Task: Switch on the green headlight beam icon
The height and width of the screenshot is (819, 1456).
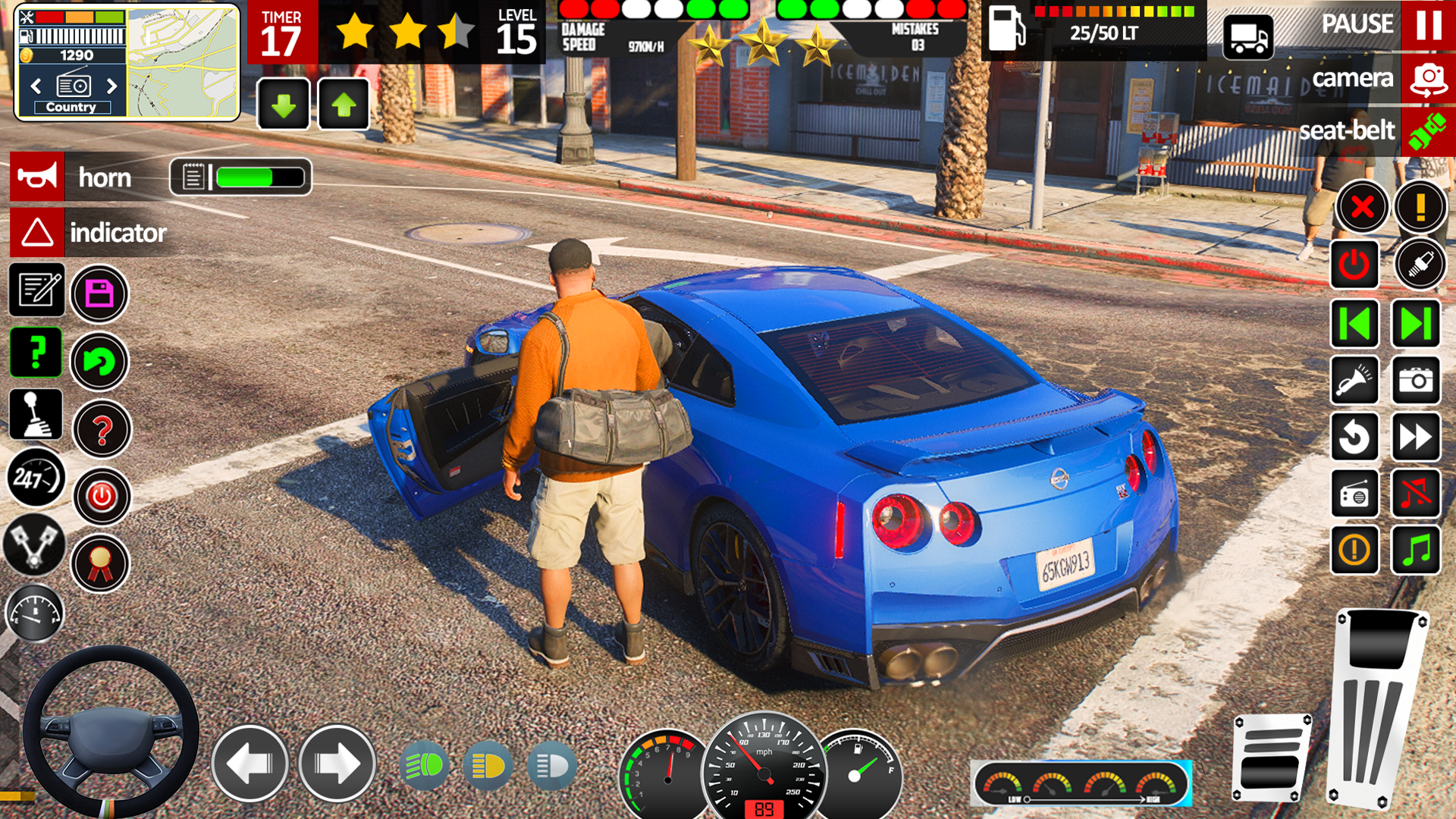Action: tap(423, 767)
